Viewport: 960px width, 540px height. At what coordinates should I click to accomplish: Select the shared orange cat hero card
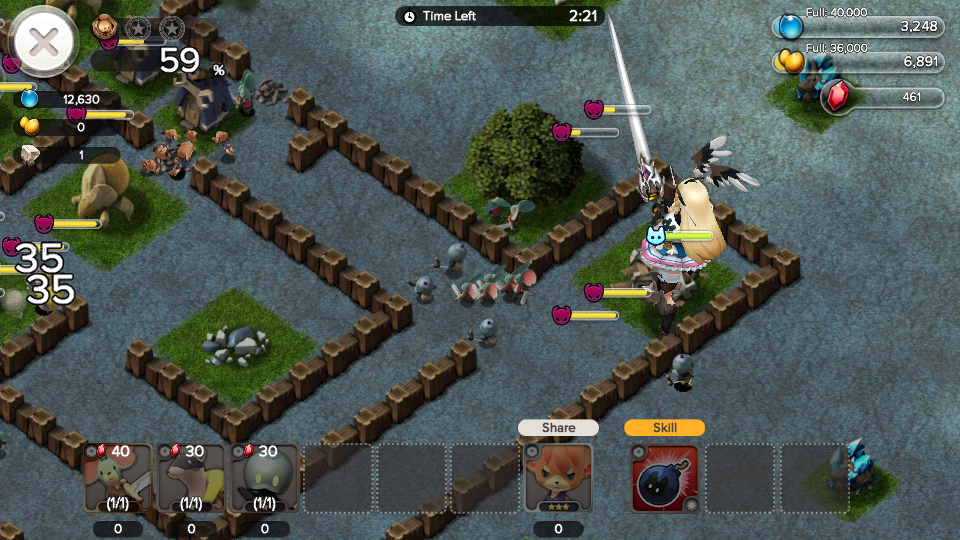(558, 477)
